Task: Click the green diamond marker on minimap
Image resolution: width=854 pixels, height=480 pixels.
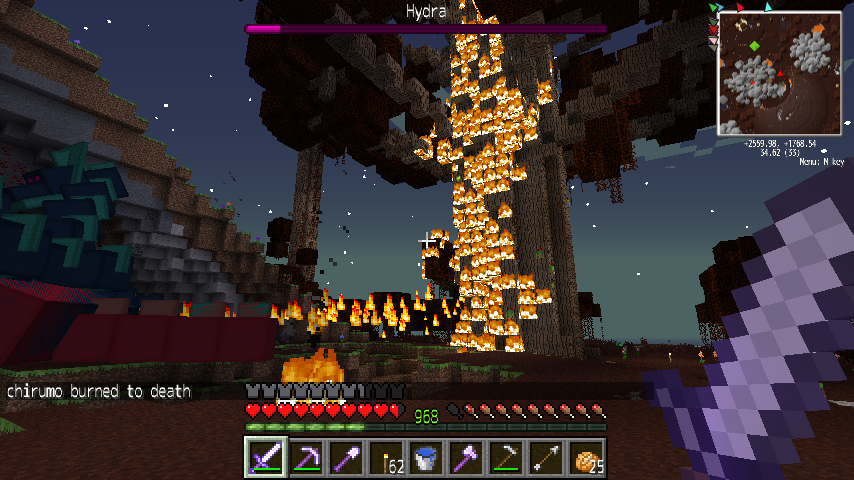Action: pyautogui.click(x=753, y=46)
